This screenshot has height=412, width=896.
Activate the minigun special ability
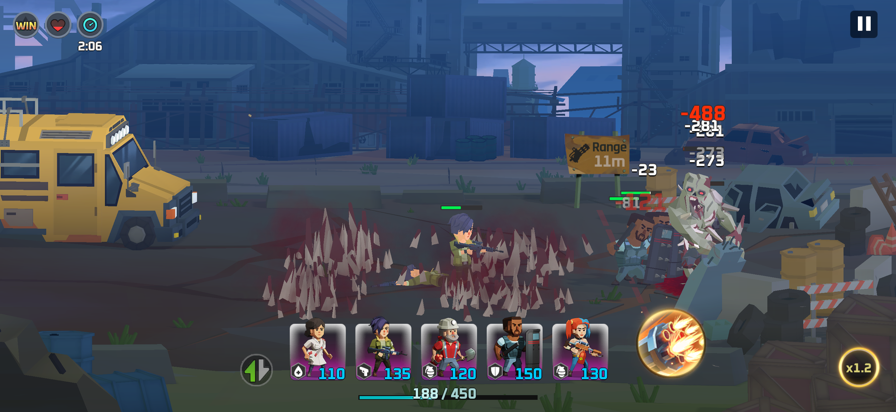tap(671, 343)
